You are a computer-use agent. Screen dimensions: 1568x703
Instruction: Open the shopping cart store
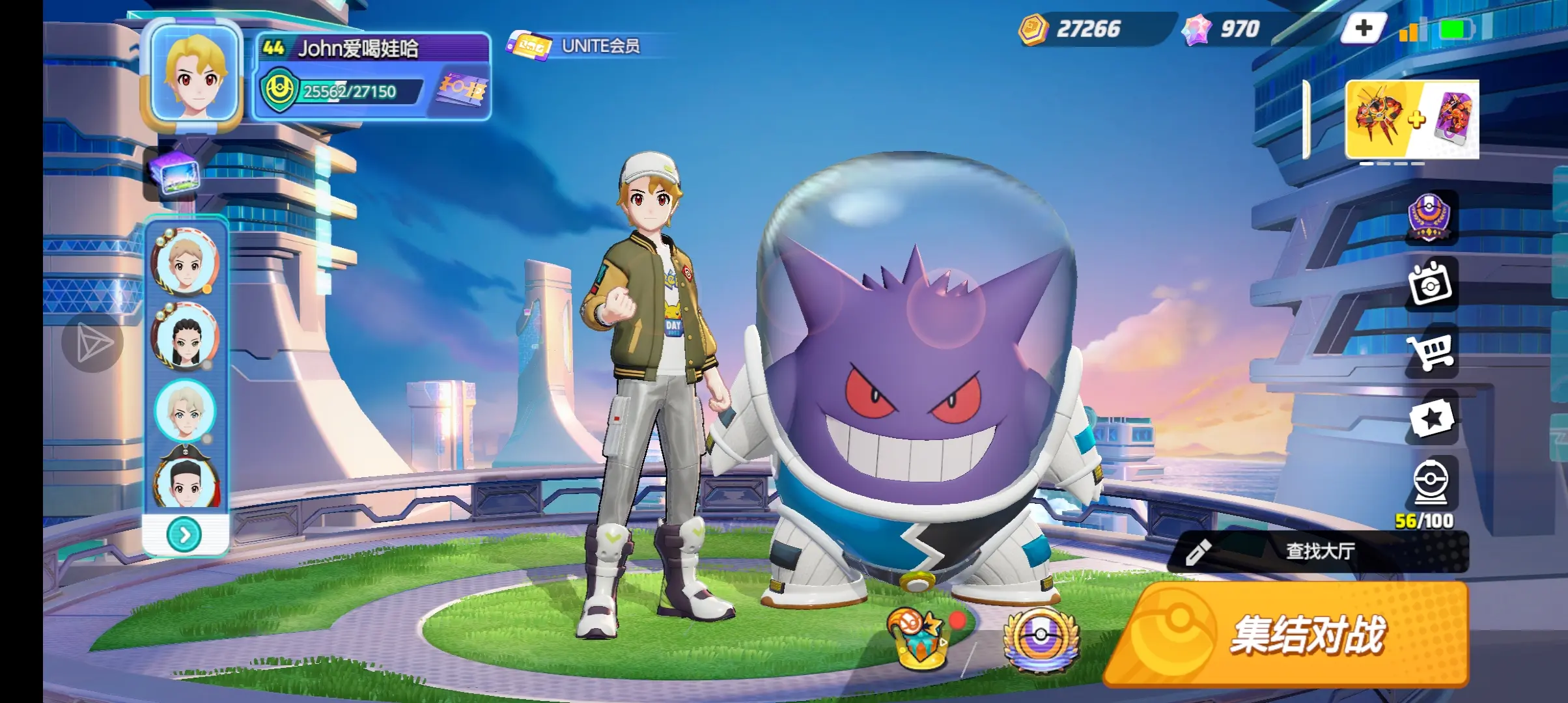[x=1431, y=351]
